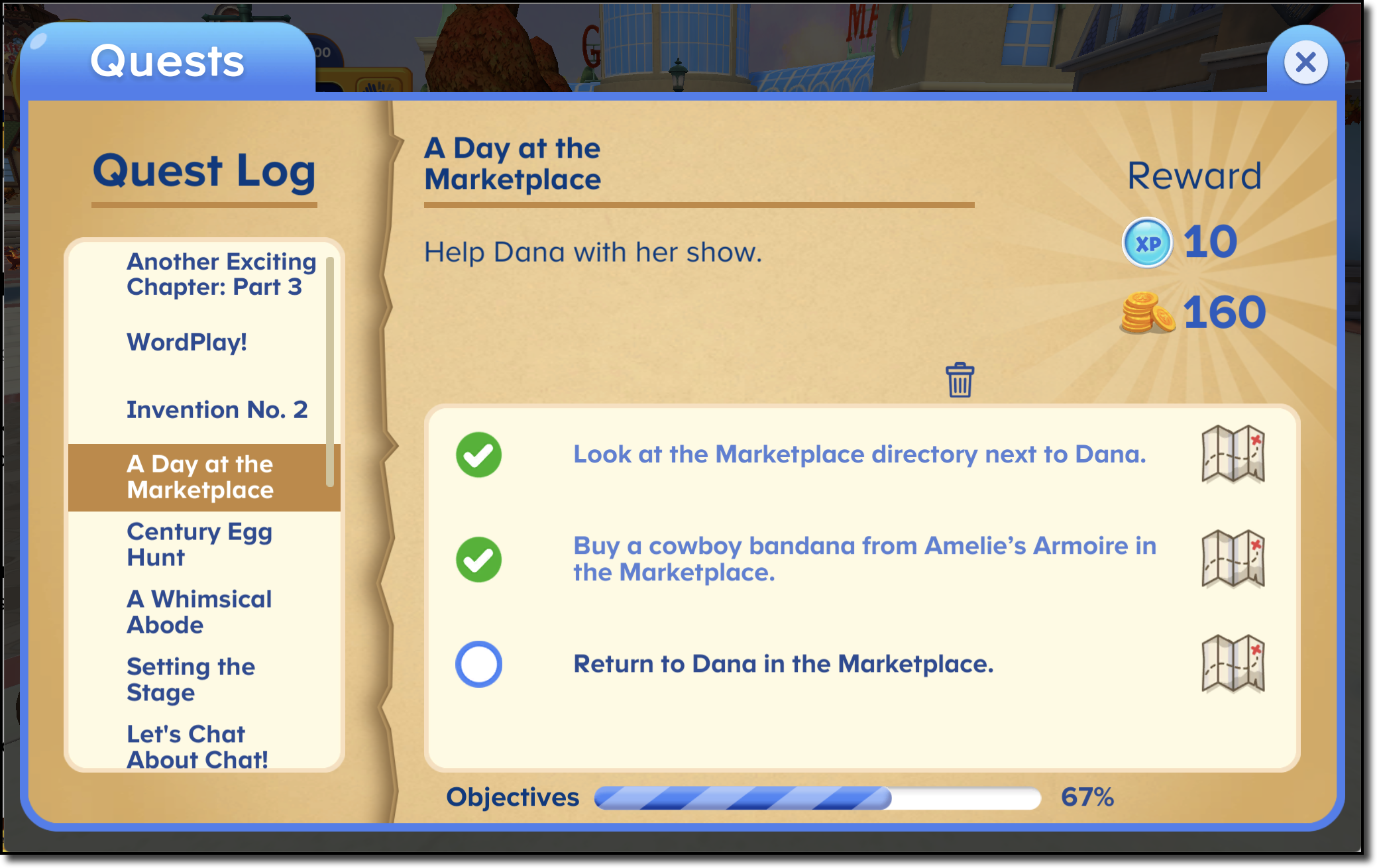The width and height of the screenshot is (1377, 868).
Task: Open the Invention No. 2 quest
Action: pyautogui.click(x=217, y=409)
